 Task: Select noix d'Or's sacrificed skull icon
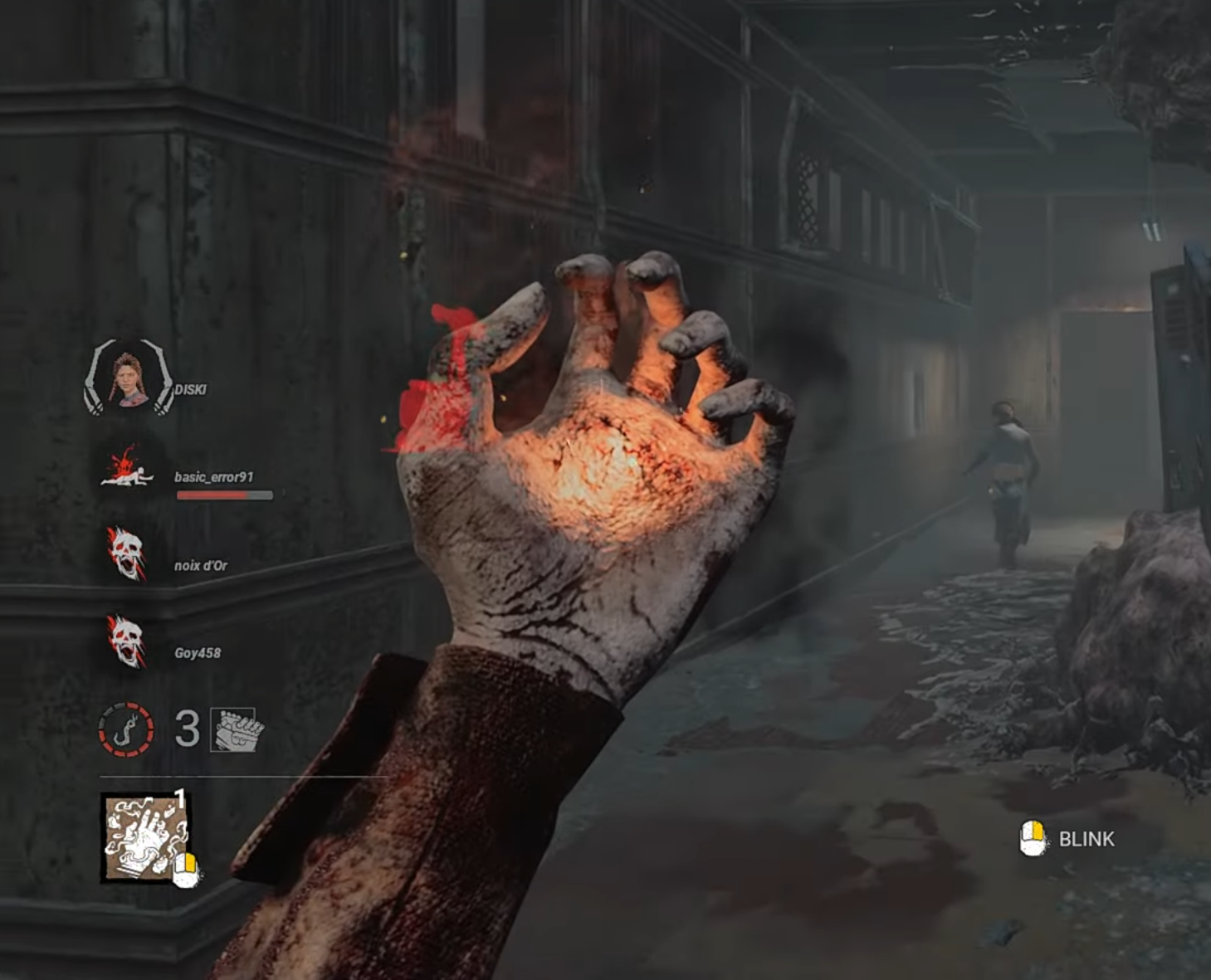(x=126, y=553)
